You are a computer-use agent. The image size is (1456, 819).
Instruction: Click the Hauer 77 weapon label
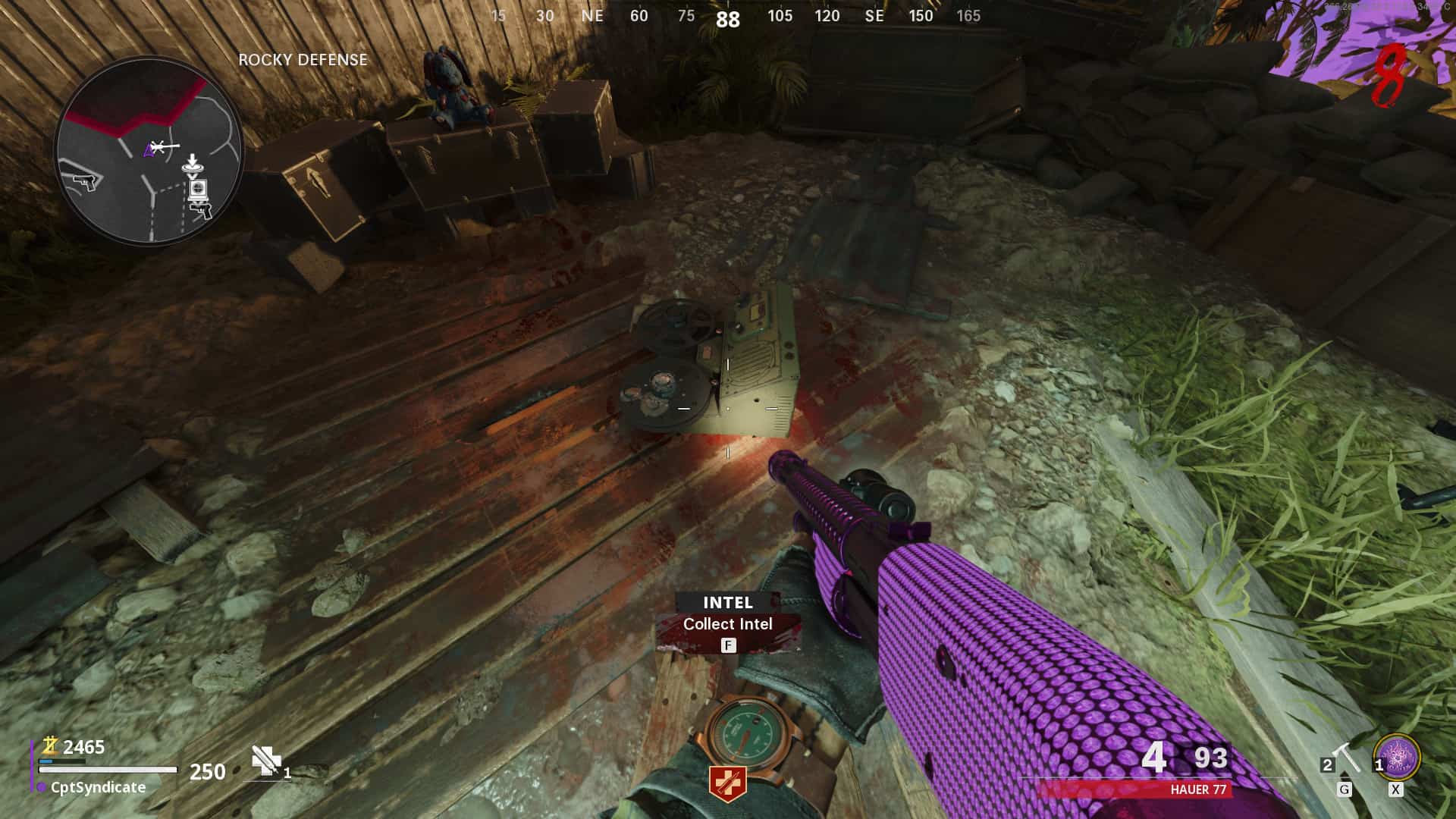1197,789
